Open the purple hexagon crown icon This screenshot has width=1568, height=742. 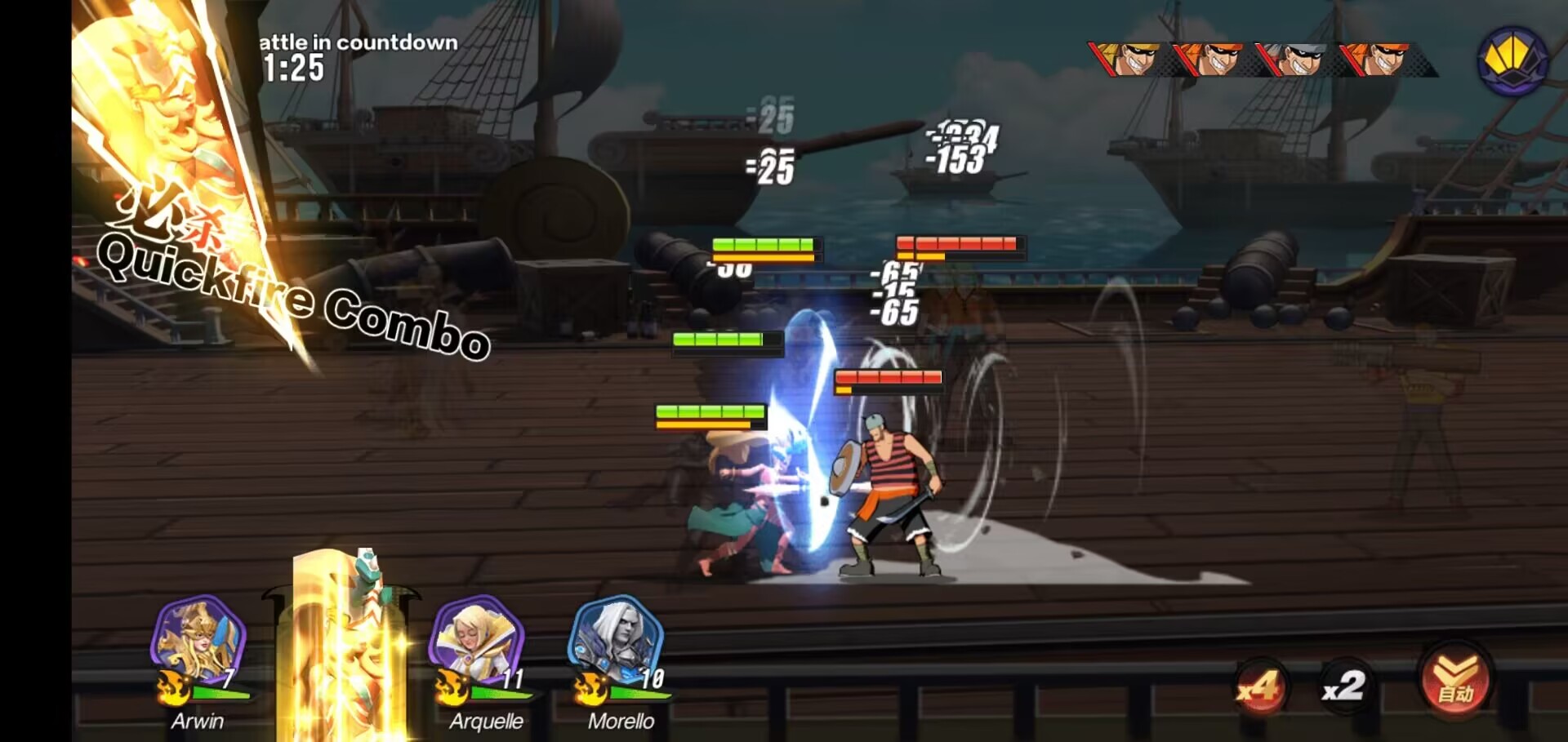[x=1512, y=60]
